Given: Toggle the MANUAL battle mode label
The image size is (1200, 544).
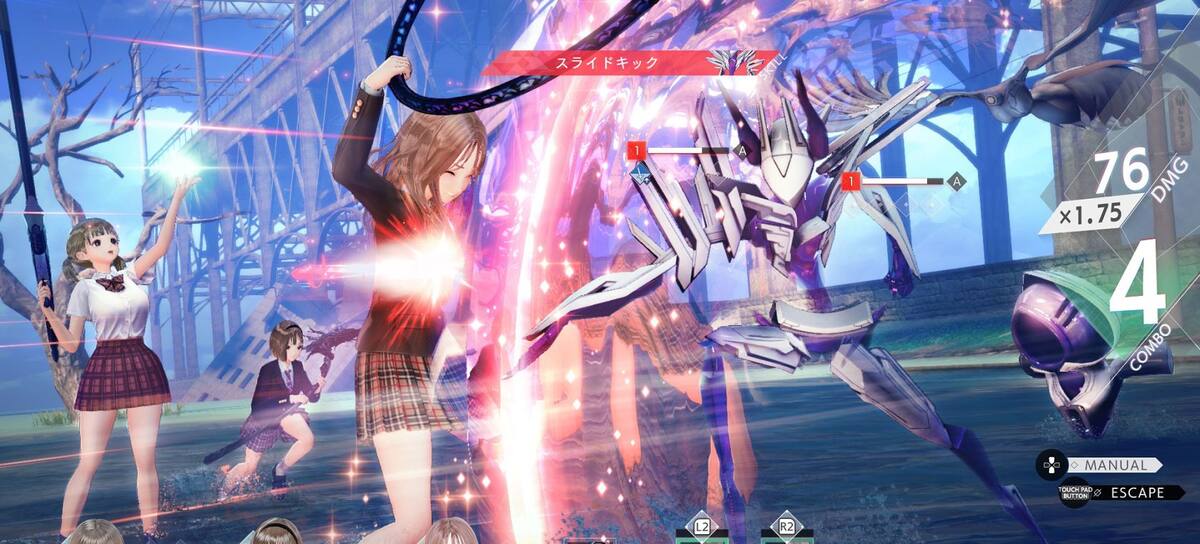Looking at the screenshot, I should pyautogui.click(x=1114, y=465).
